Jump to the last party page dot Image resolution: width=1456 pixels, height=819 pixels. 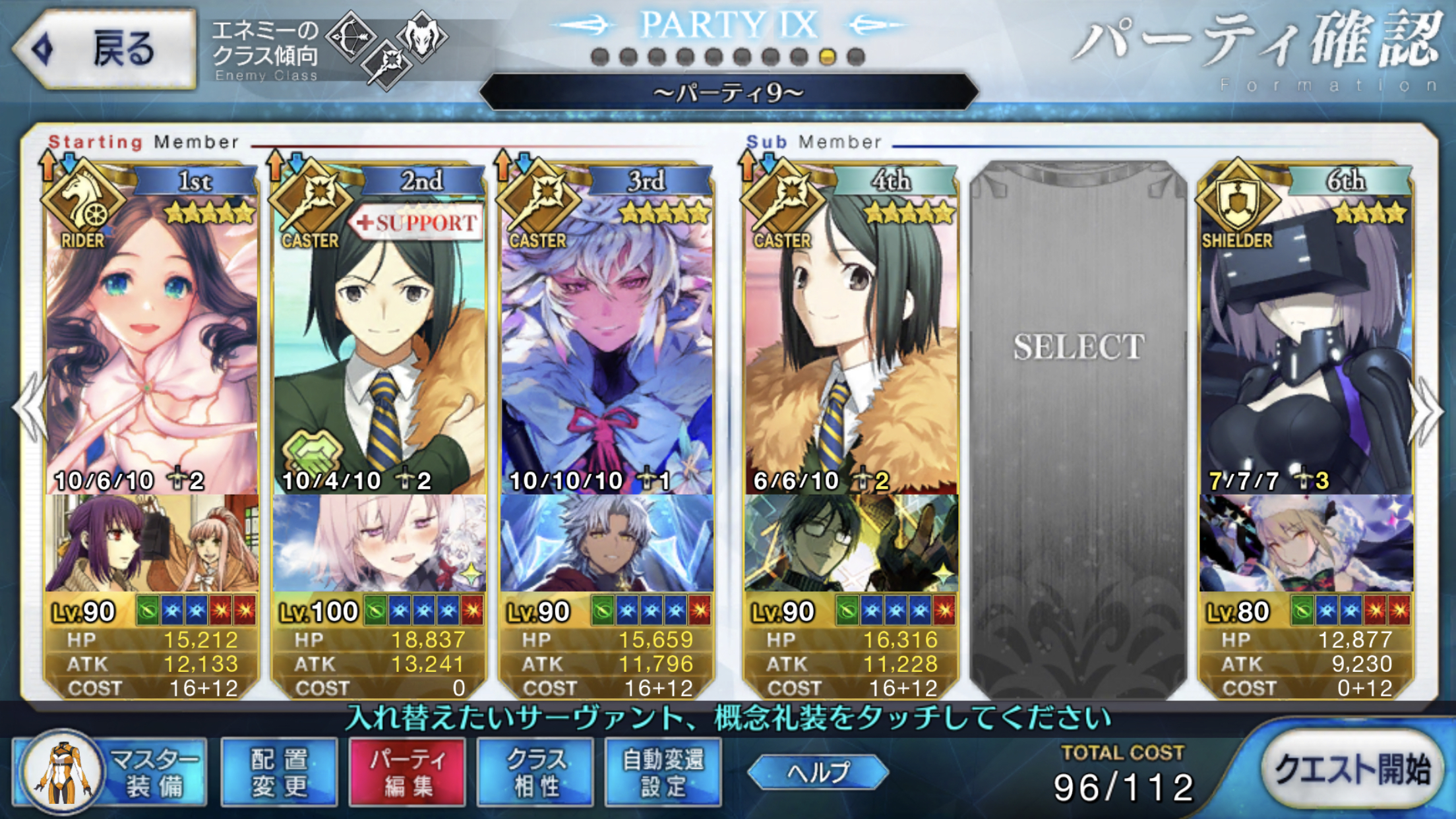pos(856,57)
